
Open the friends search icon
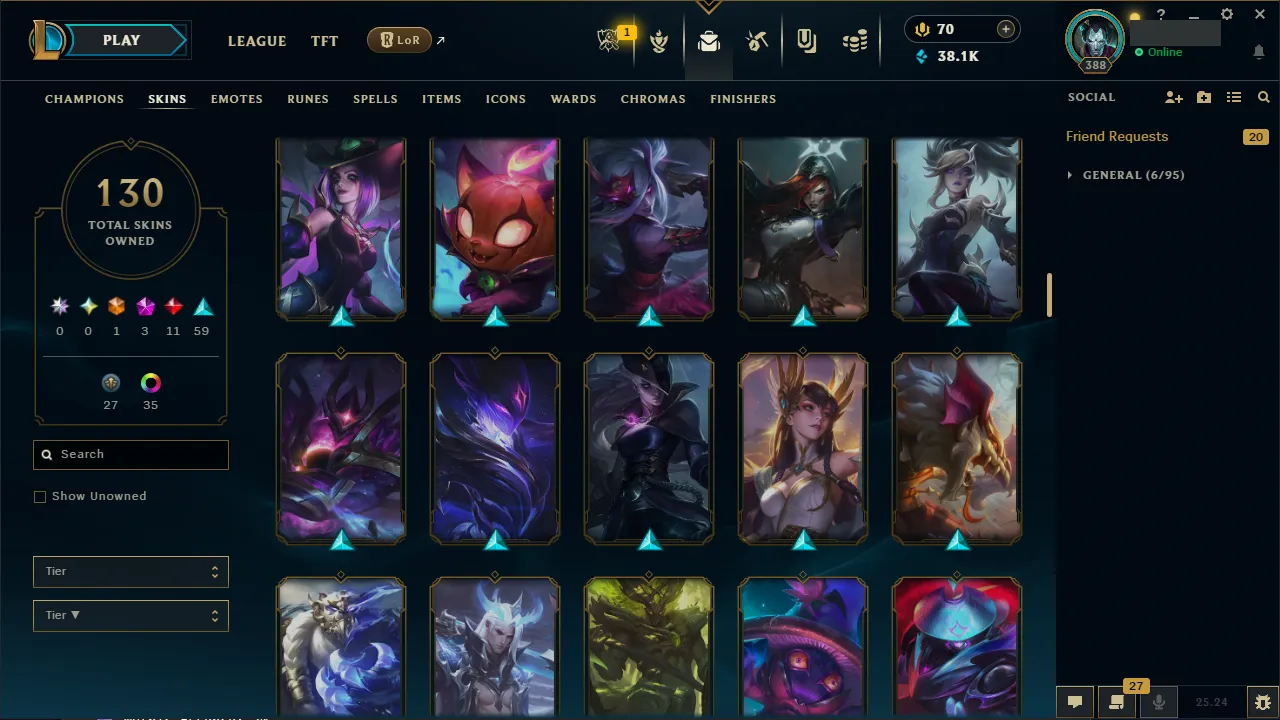(1263, 97)
